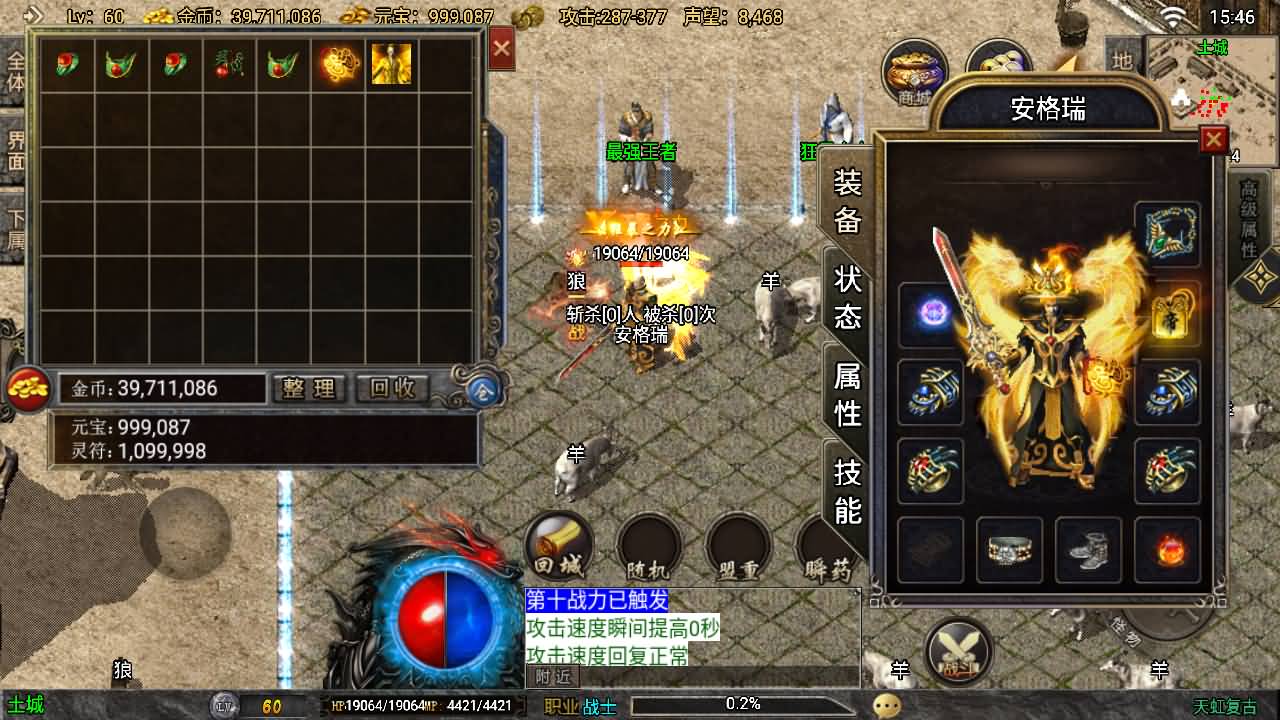Show the 技能 skills tab
Viewport: 1280px width, 720px height.
coord(847,490)
